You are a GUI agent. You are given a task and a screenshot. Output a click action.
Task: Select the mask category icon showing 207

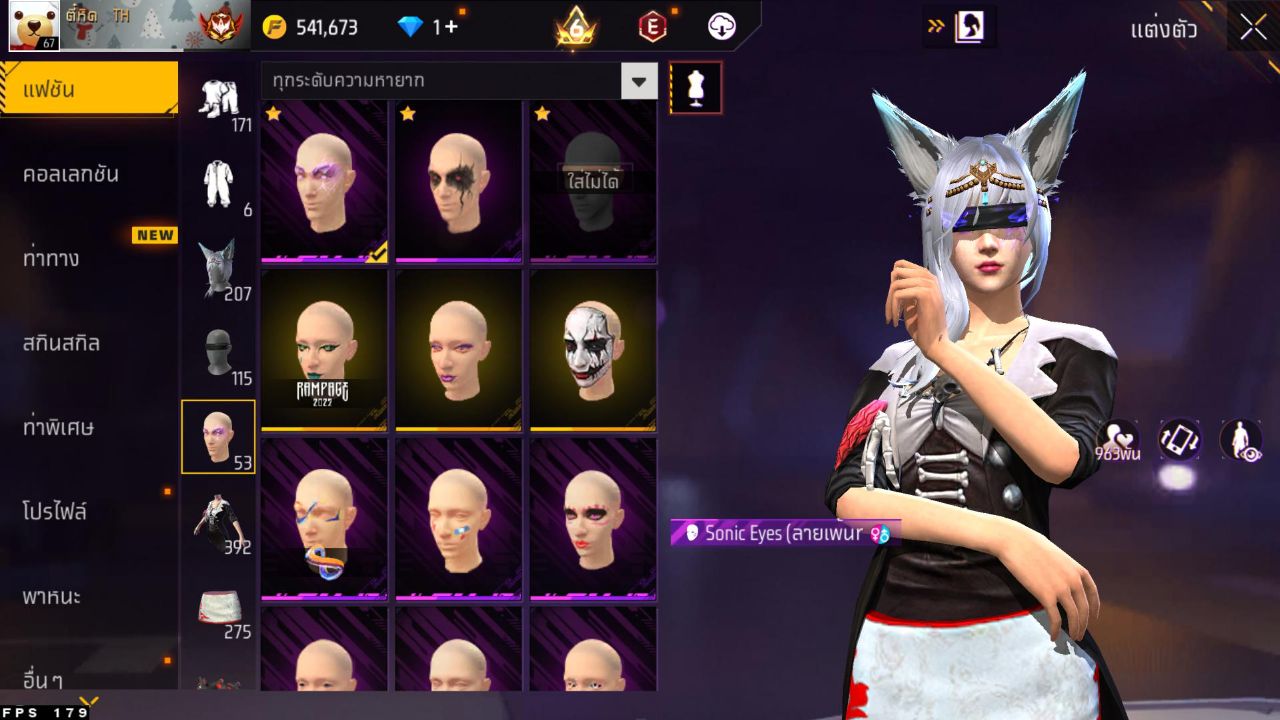click(x=220, y=266)
